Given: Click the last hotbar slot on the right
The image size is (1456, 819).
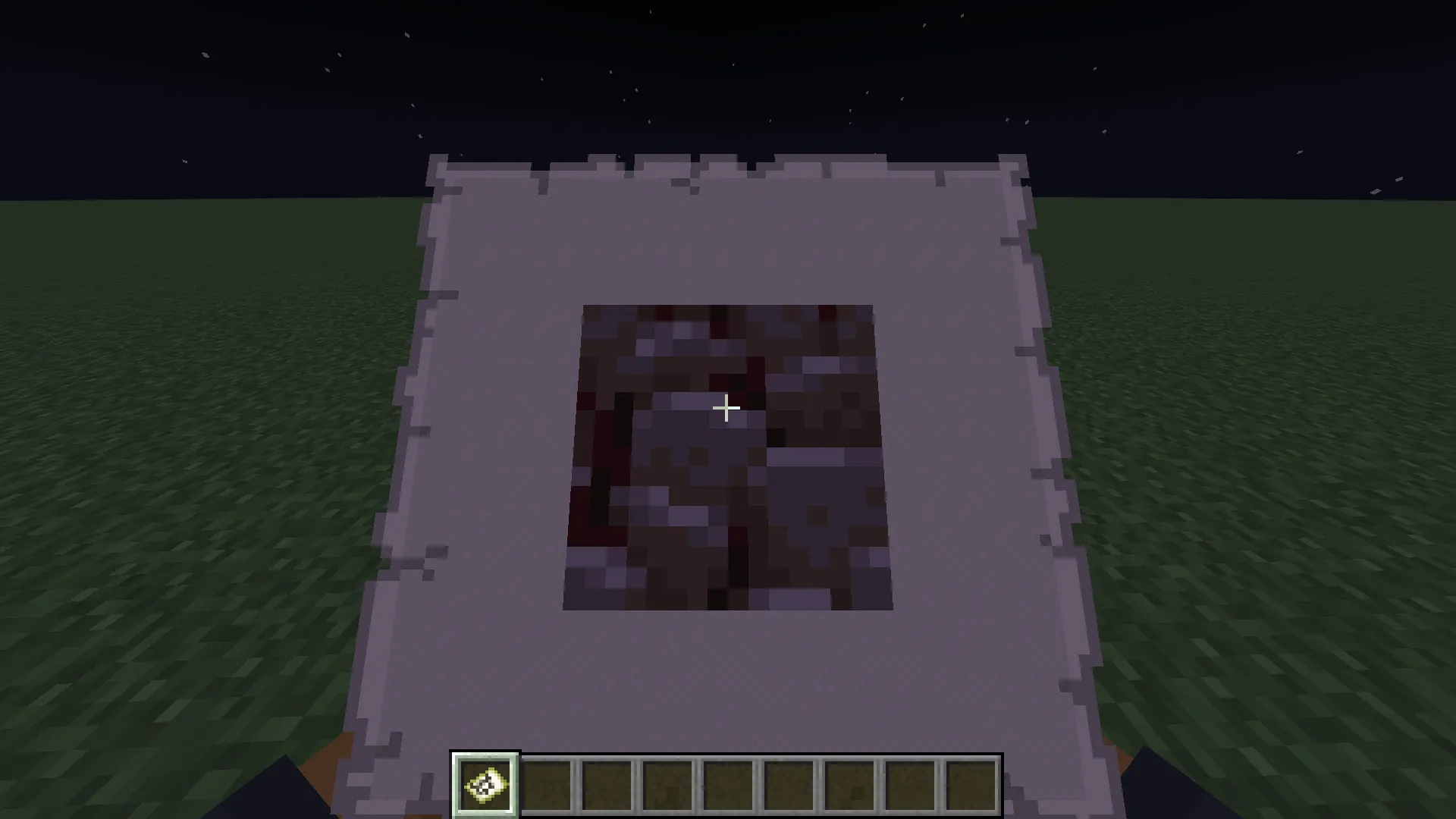Looking at the screenshot, I should coord(971,785).
